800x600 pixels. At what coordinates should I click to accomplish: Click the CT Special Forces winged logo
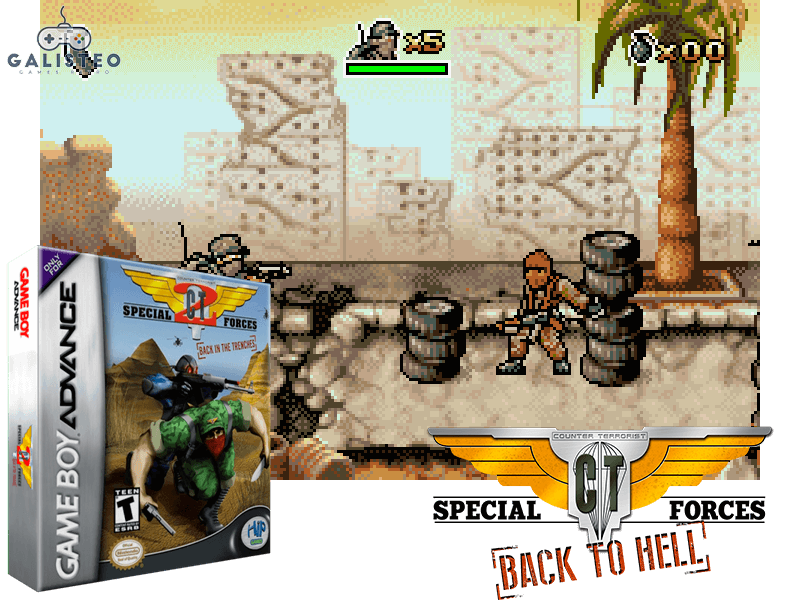pos(598,478)
